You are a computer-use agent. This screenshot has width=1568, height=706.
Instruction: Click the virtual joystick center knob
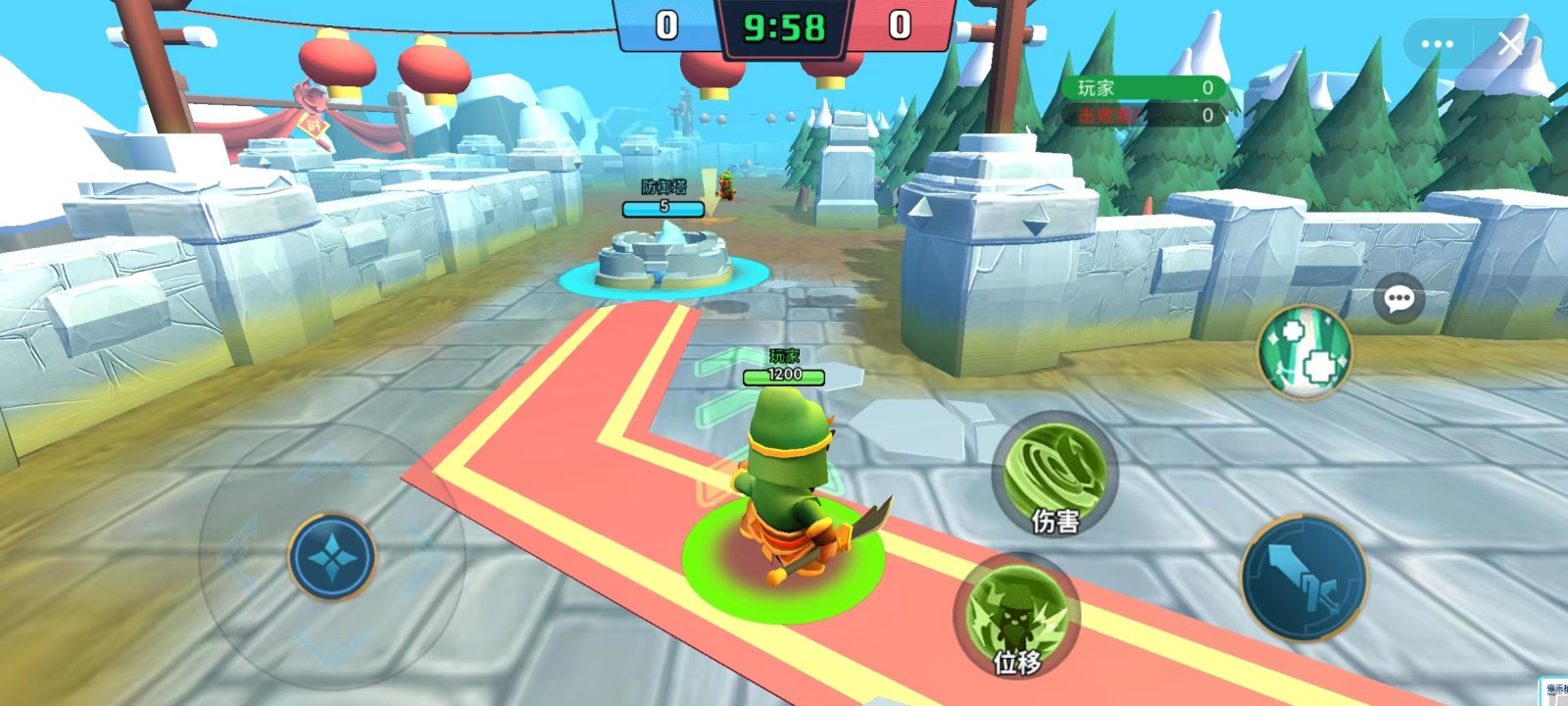[332, 556]
